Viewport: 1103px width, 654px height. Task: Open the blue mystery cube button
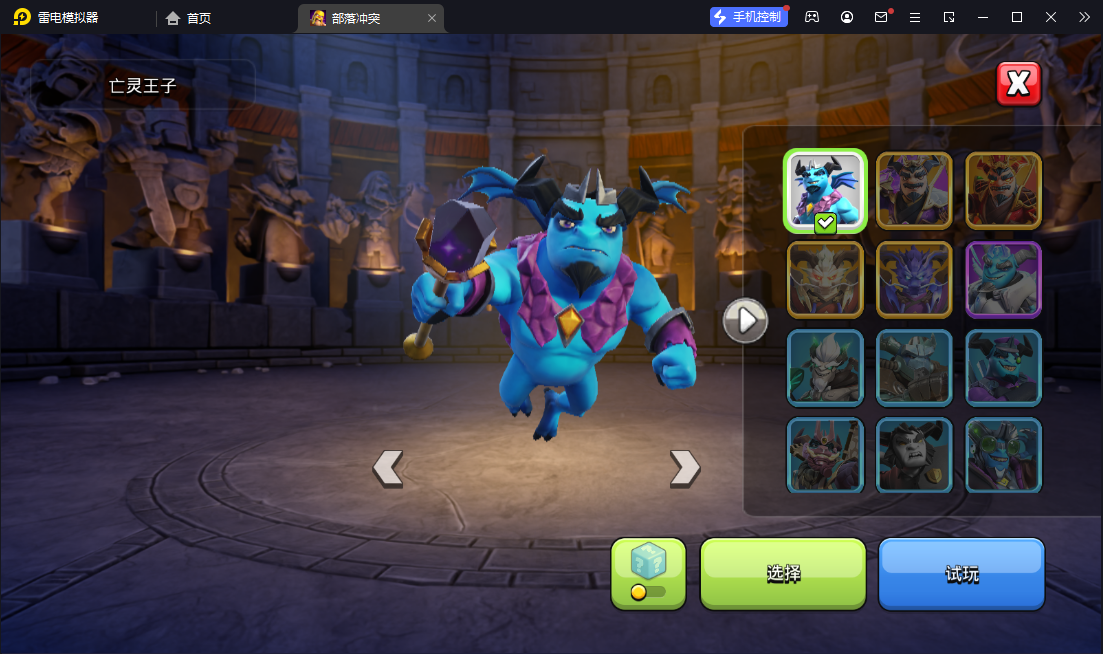point(648,573)
